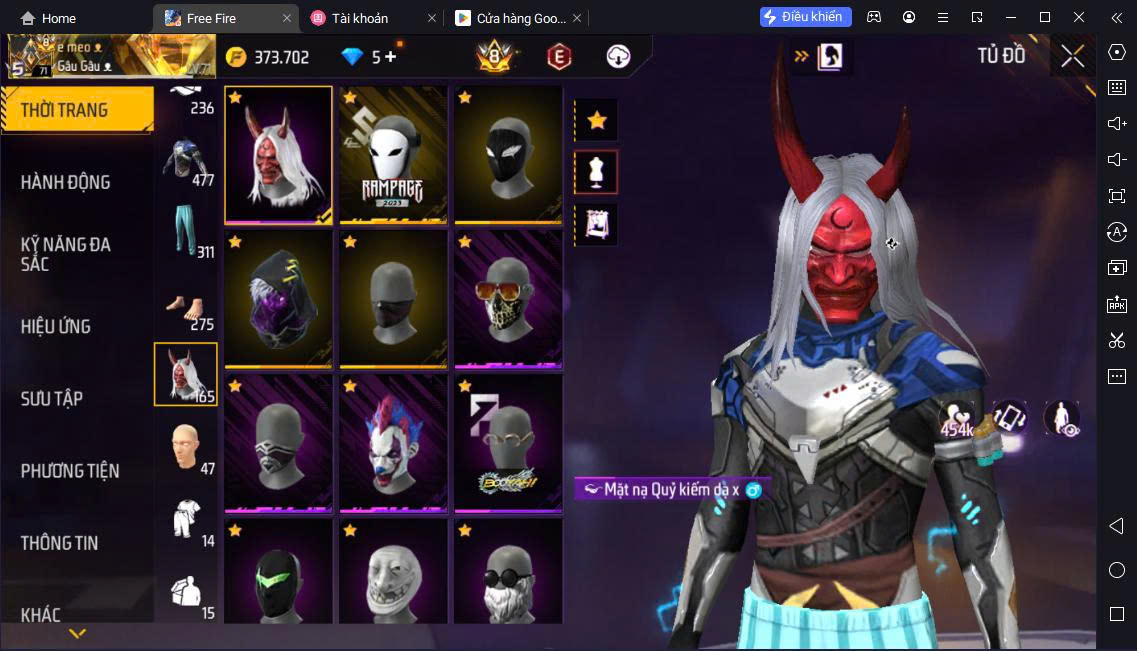
Task: Add diamonds using the plus button
Action: (390, 57)
